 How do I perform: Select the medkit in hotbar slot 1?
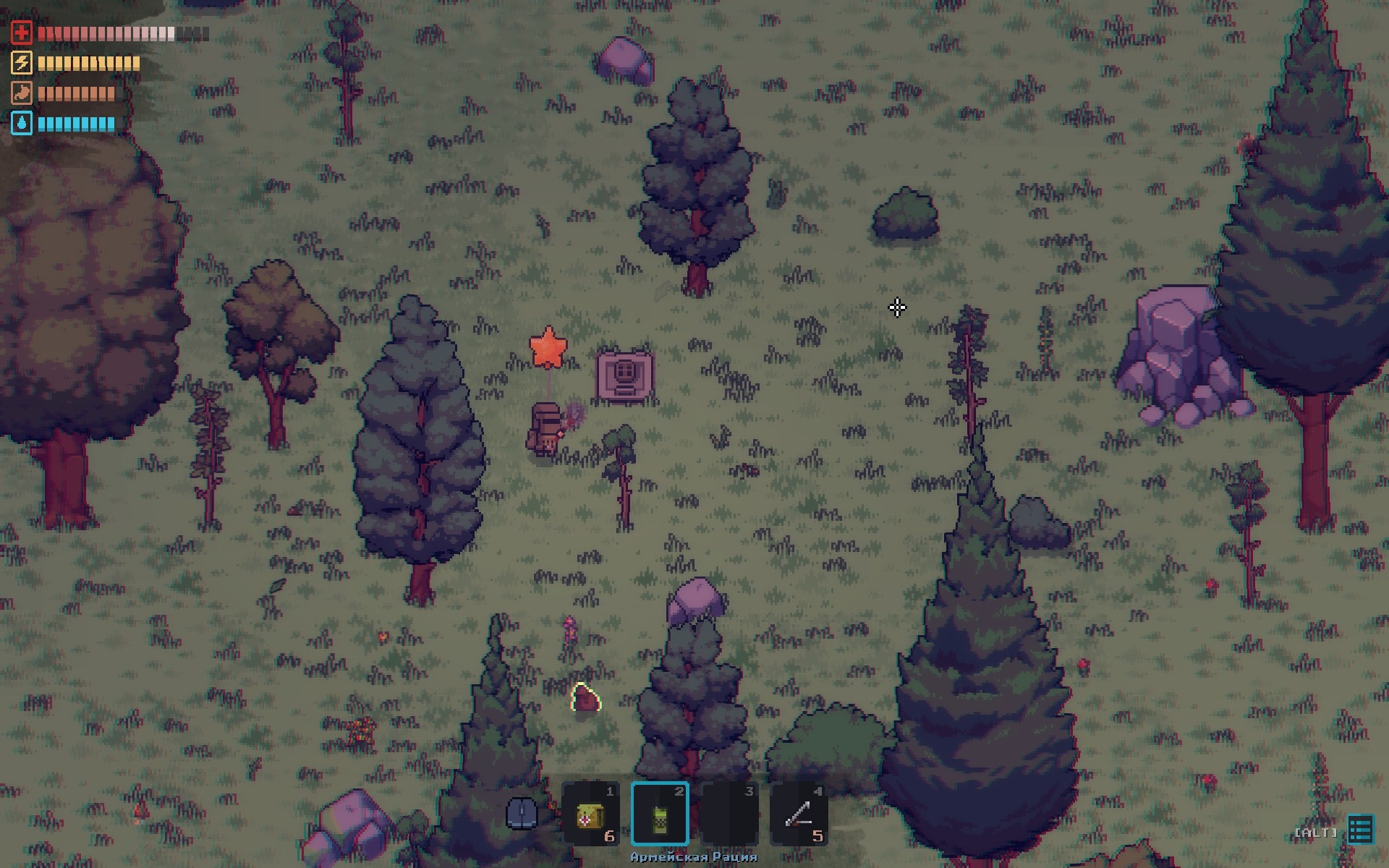point(590,814)
